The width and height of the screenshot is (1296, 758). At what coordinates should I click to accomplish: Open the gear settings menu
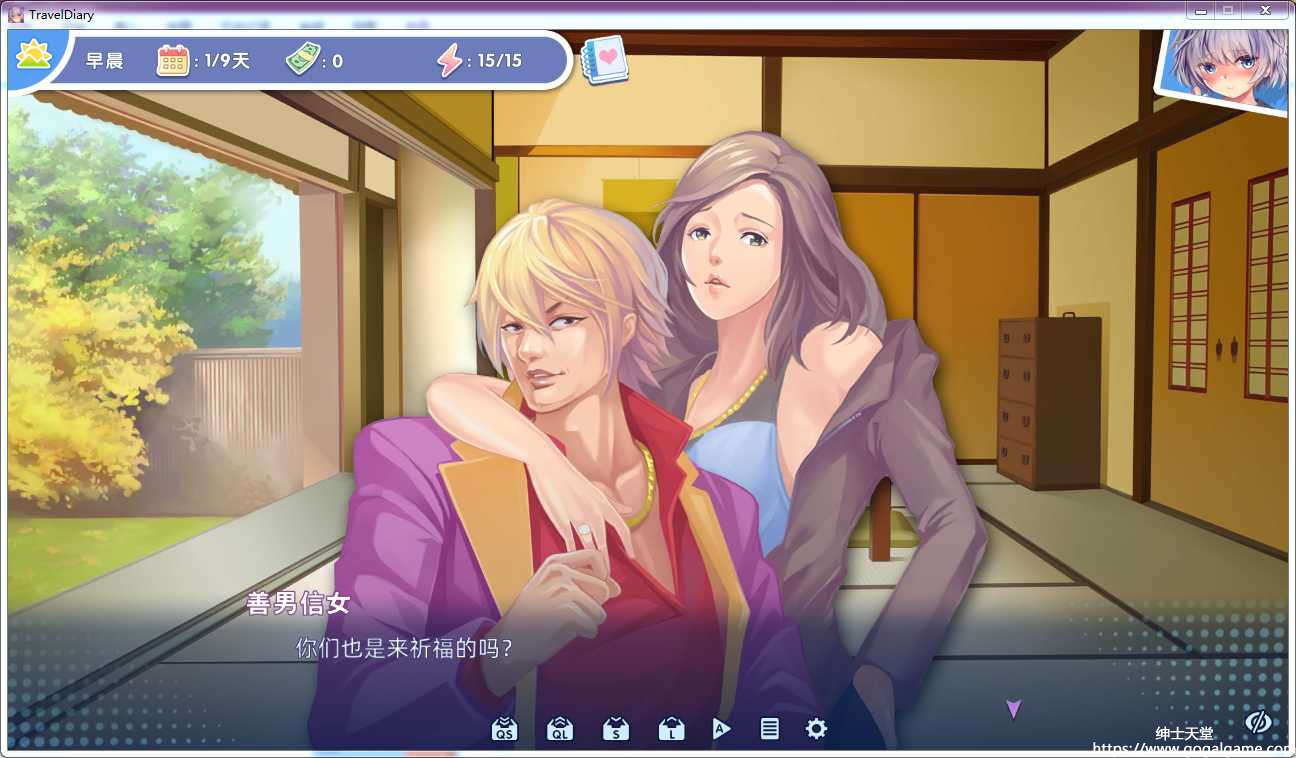[816, 729]
